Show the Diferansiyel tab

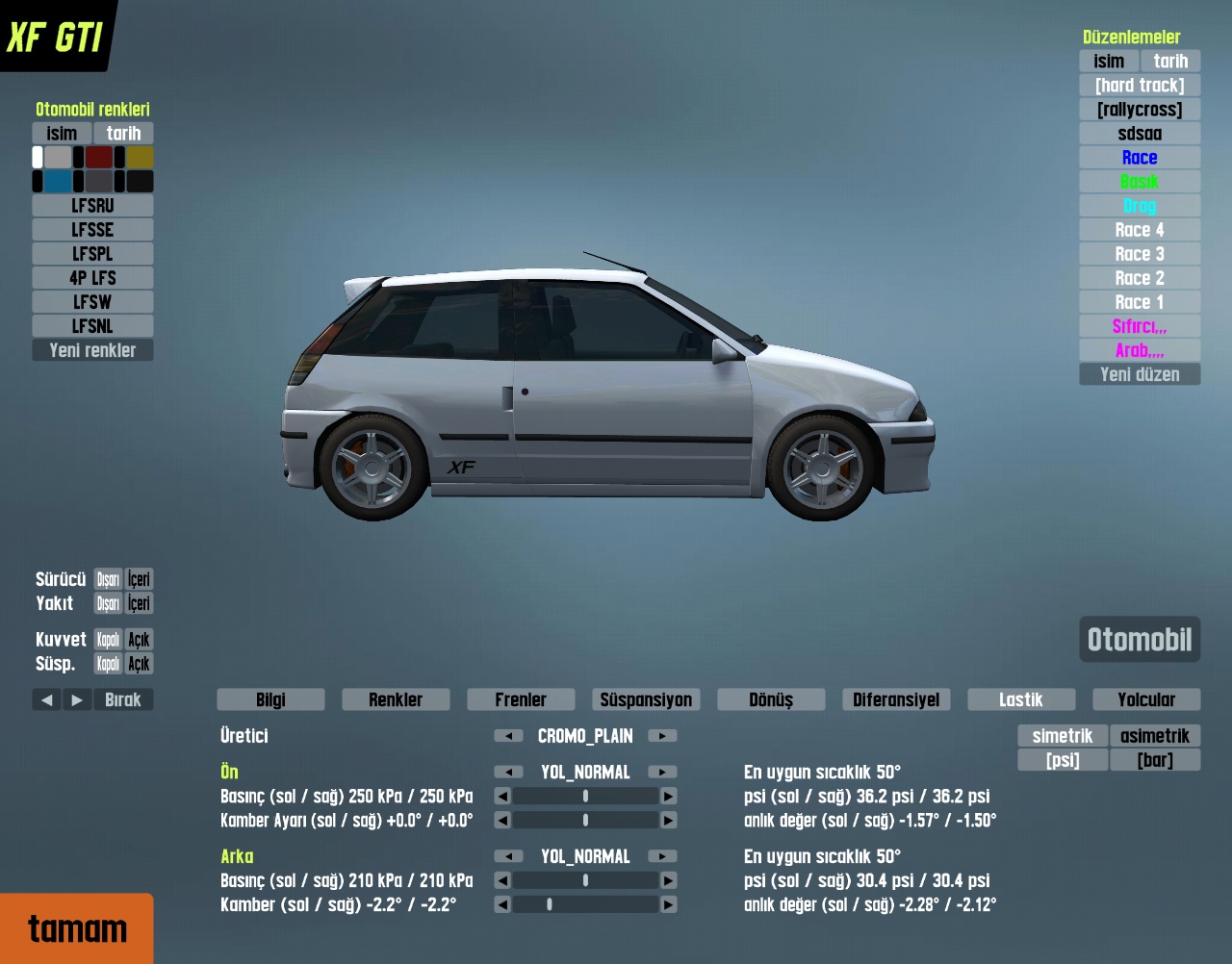click(896, 699)
